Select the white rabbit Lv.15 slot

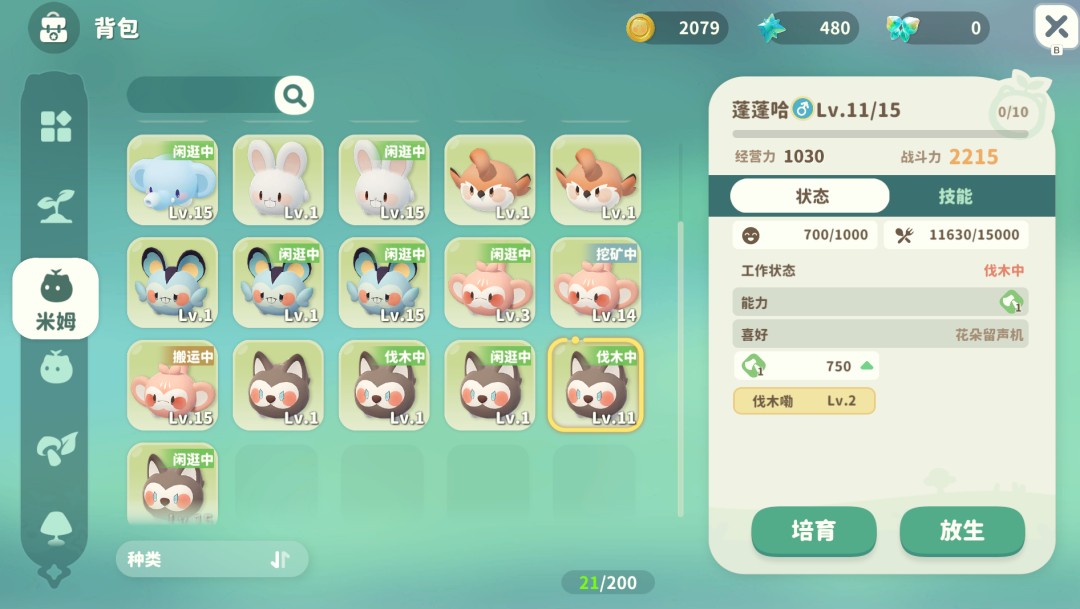coord(384,180)
